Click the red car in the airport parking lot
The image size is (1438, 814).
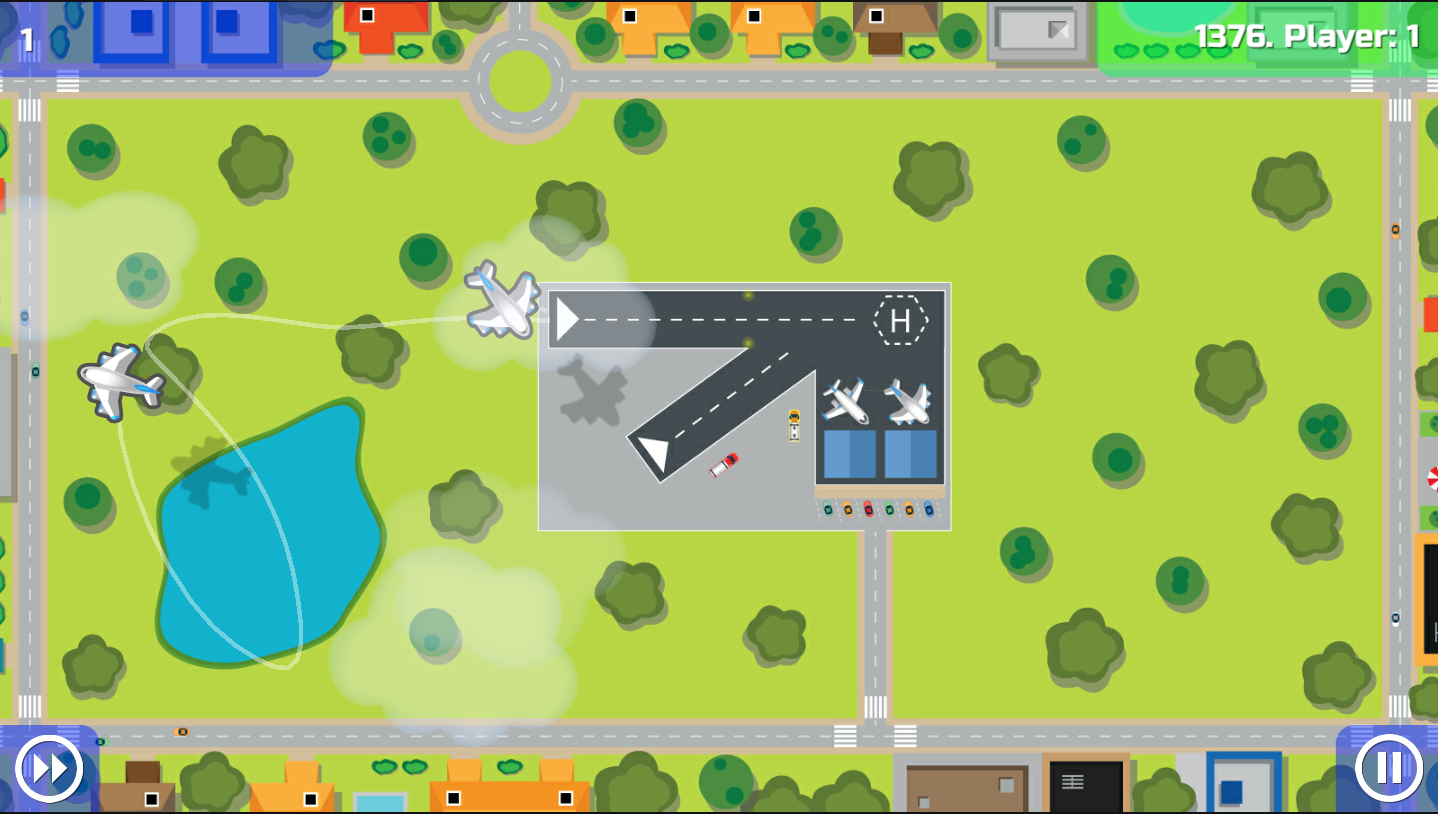tap(869, 509)
